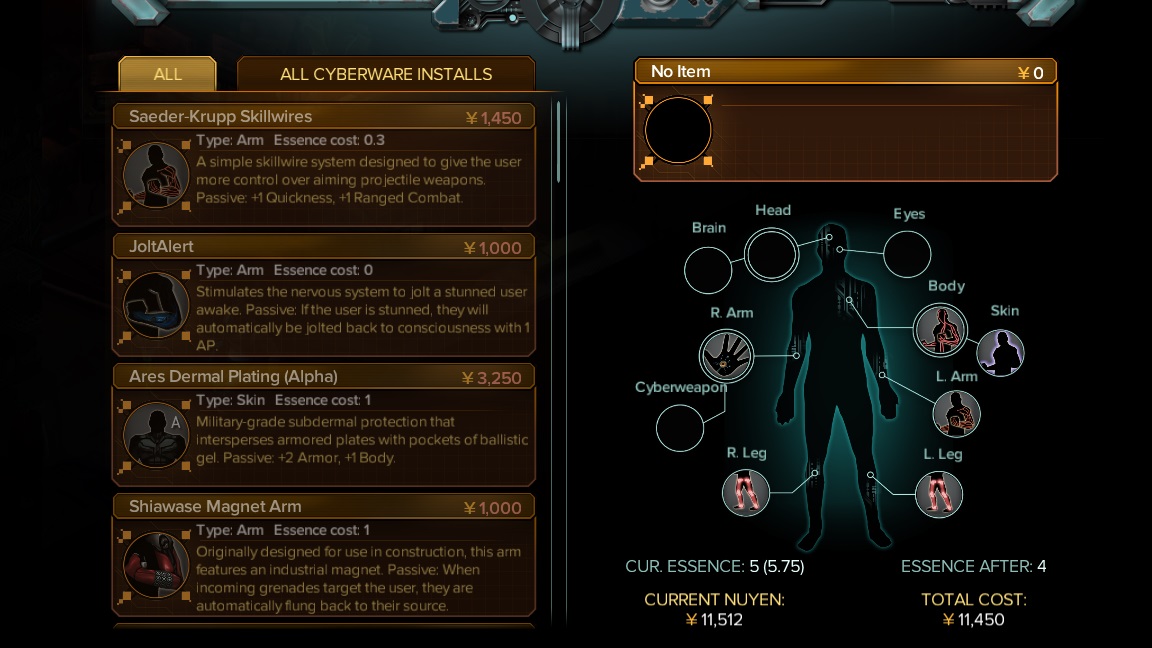Click the cyberware list scrollbar

pos(558,140)
